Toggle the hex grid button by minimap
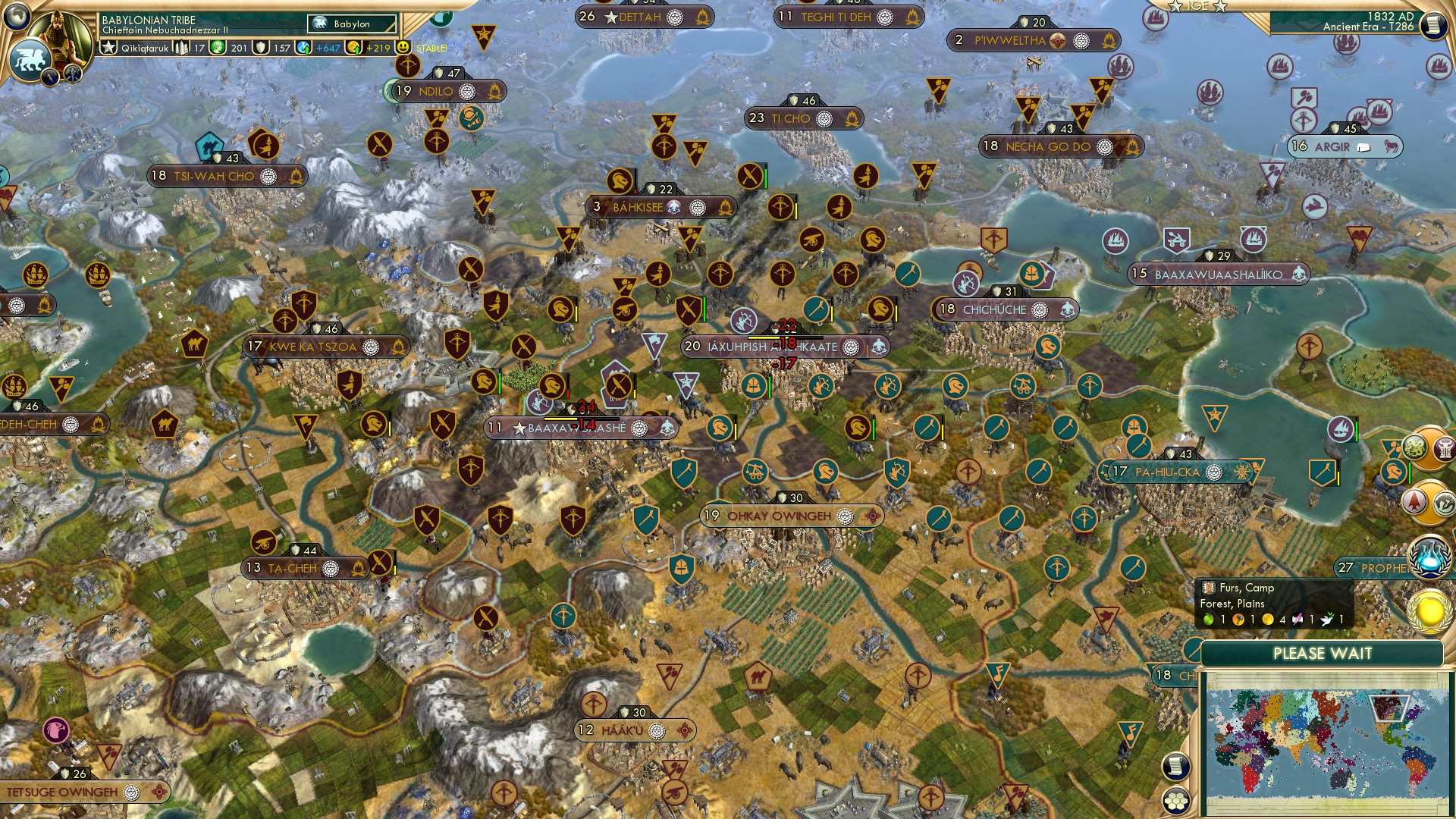 coord(1174,801)
